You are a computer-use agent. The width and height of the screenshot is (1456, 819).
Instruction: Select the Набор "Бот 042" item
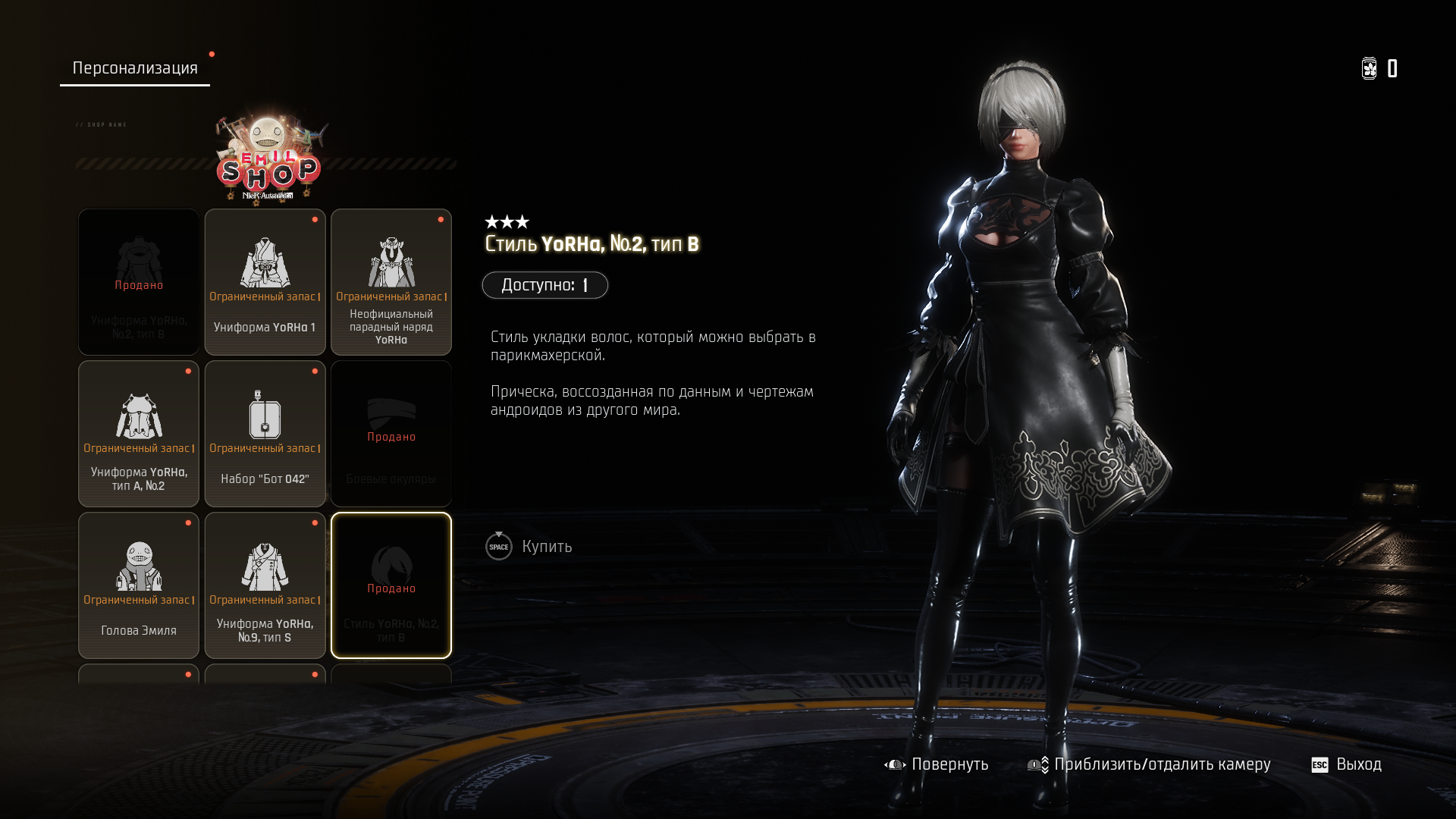pos(265,434)
